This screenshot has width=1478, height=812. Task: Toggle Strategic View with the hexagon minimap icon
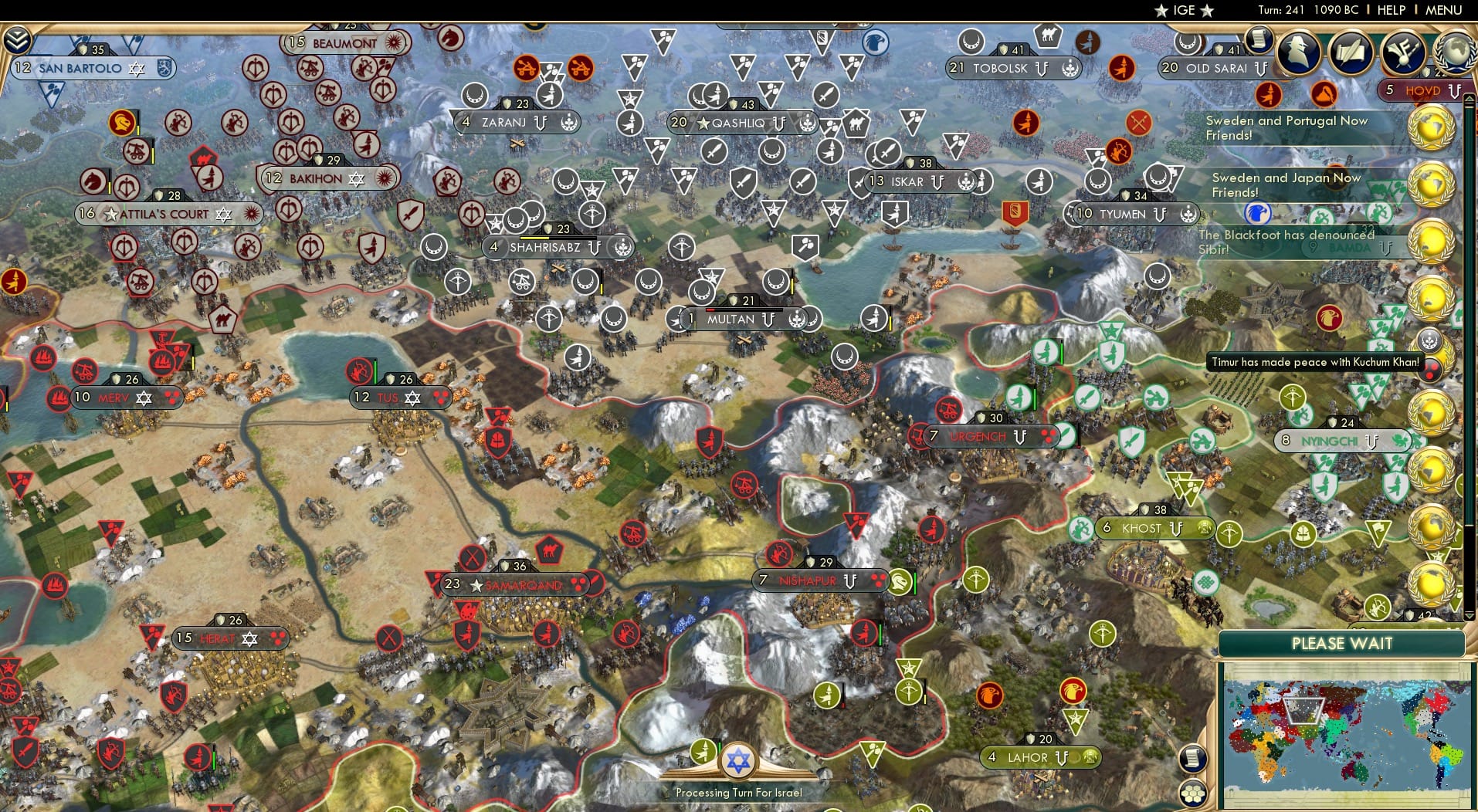point(1193,795)
